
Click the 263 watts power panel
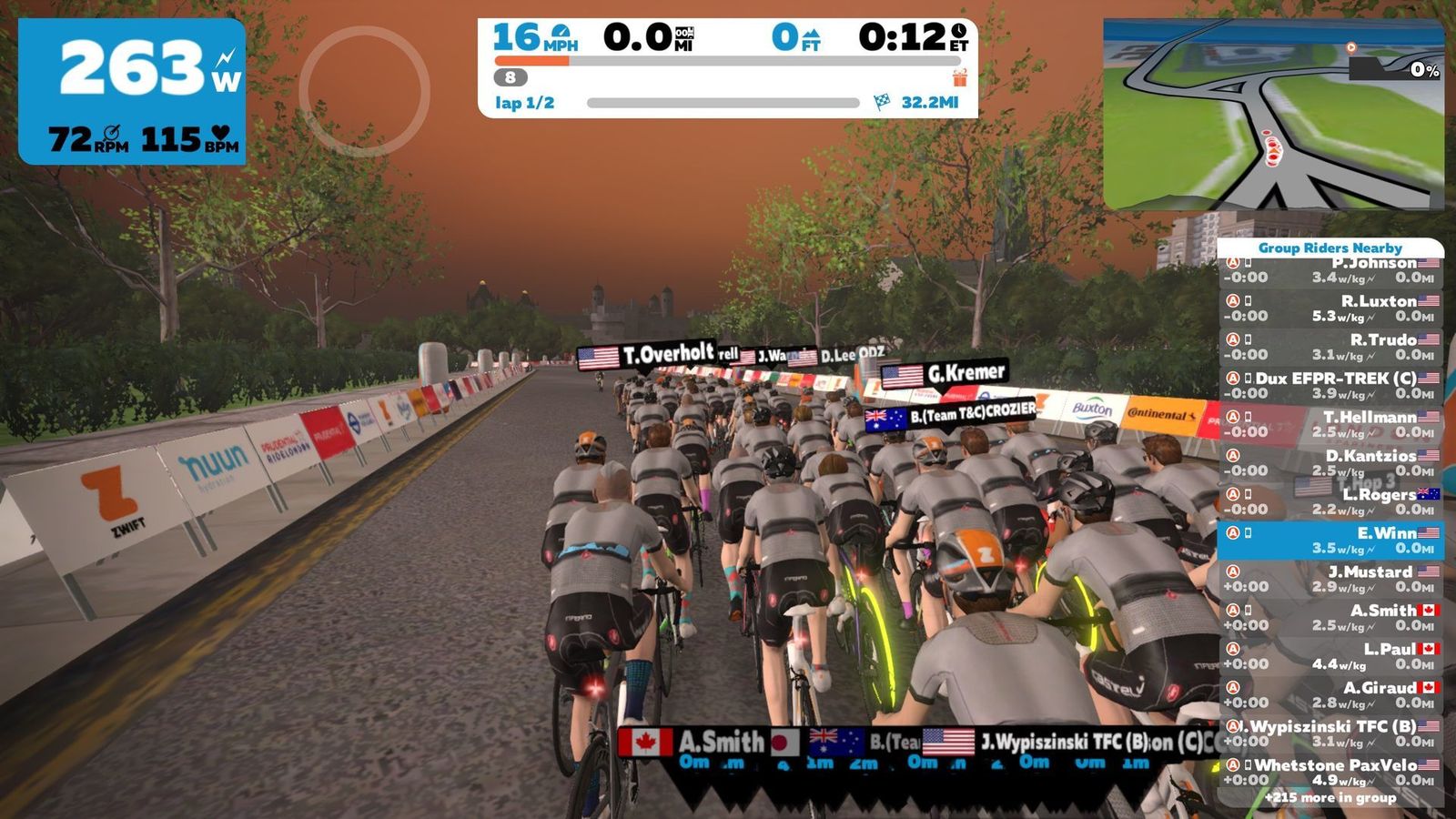(x=132, y=91)
